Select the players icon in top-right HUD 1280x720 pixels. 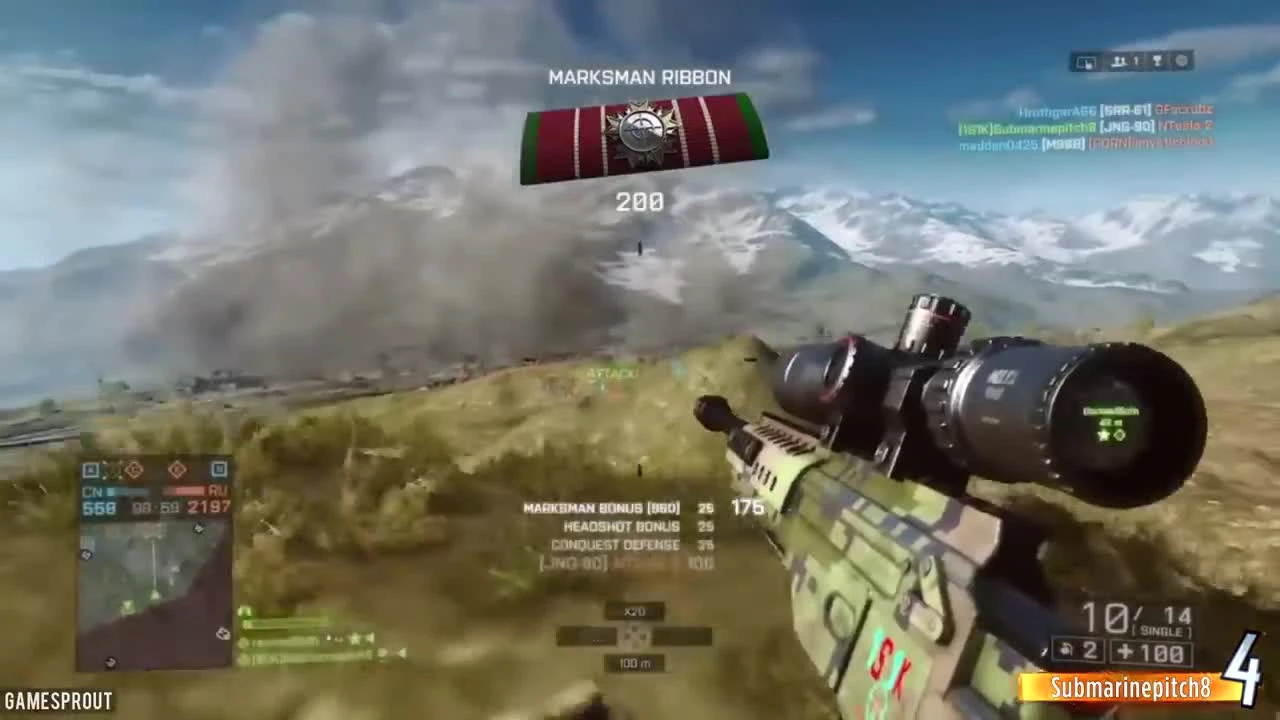(1121, 62)
